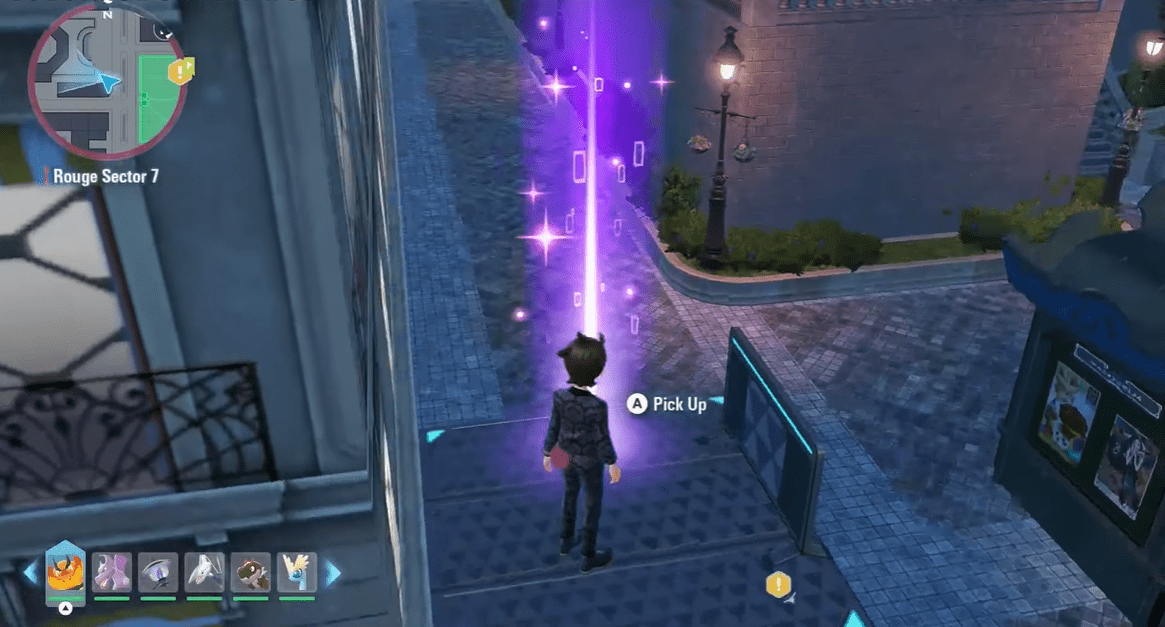Choose the blue Dragonair party slot
Viewport: 1165px width, 627px height.
(x=297, y=572)
